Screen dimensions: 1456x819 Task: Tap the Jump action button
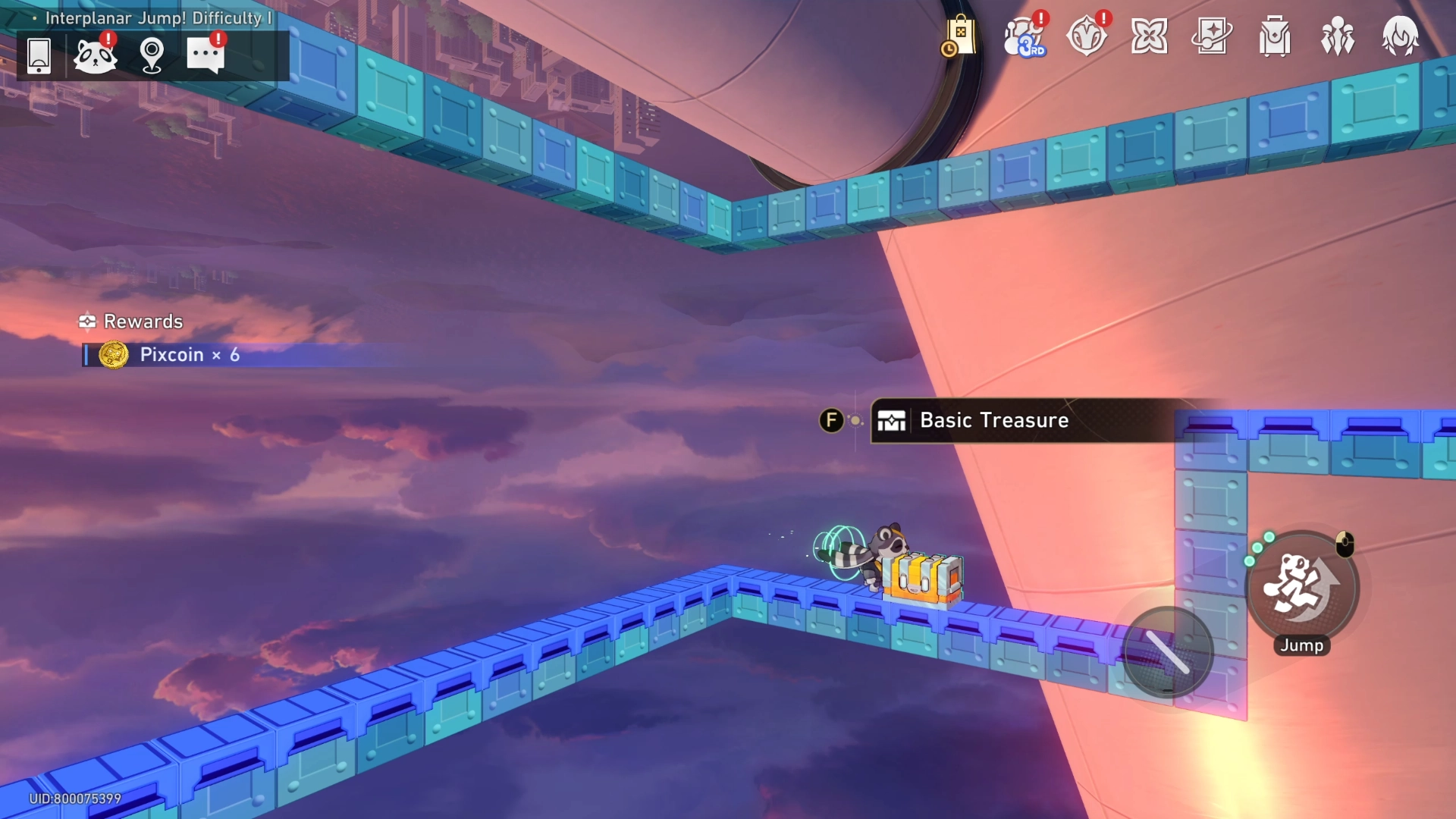(x=1302, y=588)
